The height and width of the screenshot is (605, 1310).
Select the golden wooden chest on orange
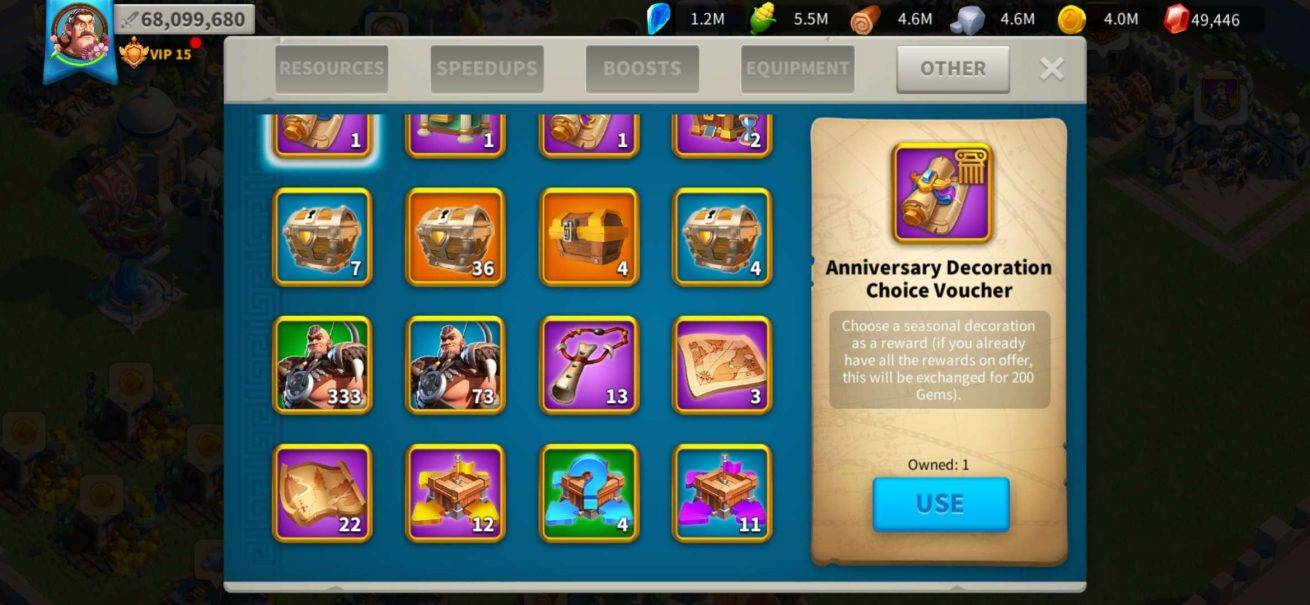[x=589, y=237]
